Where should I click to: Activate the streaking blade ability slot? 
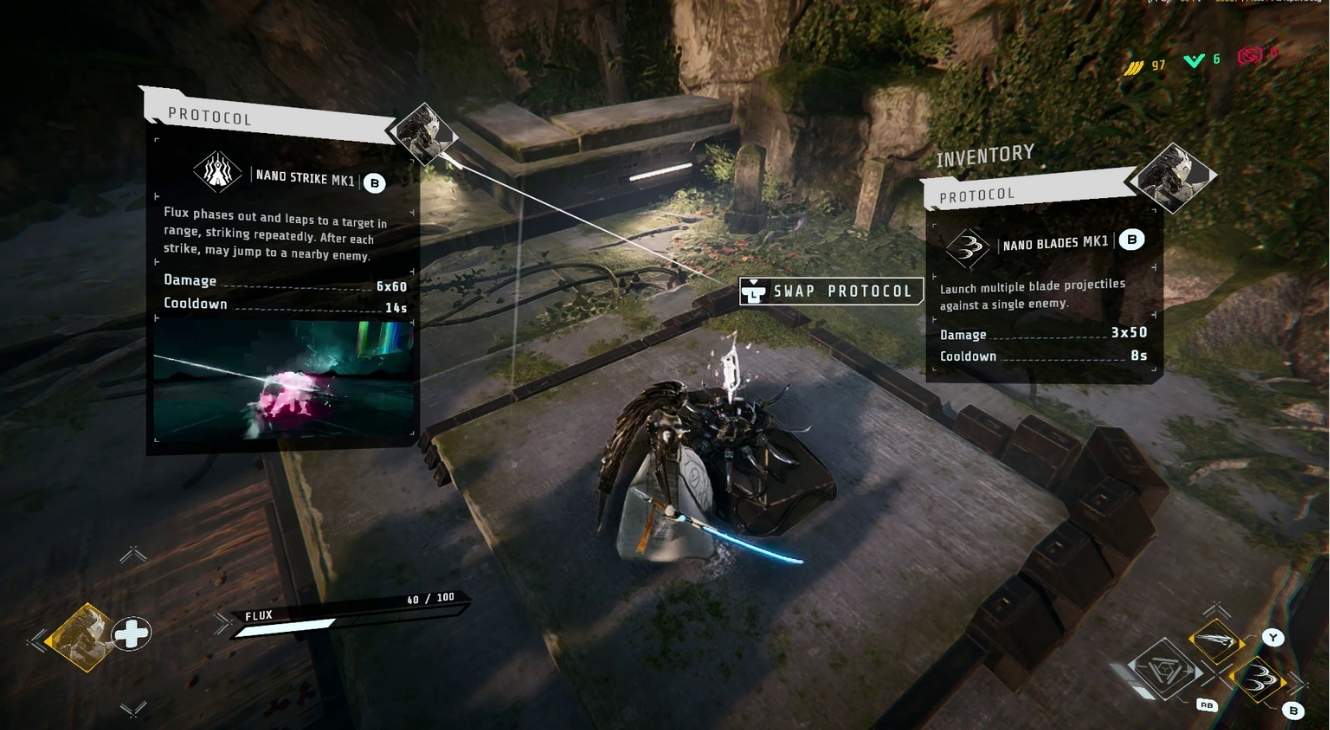pos(1216,640)
